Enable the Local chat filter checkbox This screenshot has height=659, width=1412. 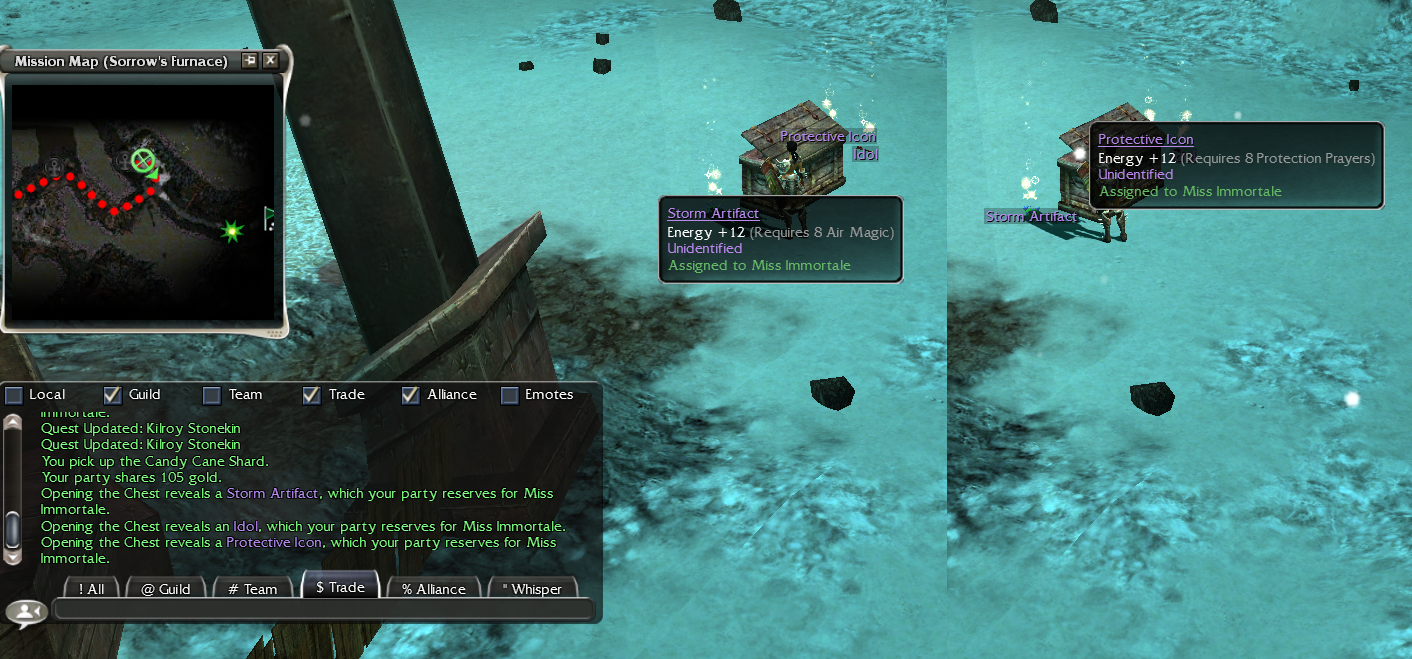(x=14, y=395)
